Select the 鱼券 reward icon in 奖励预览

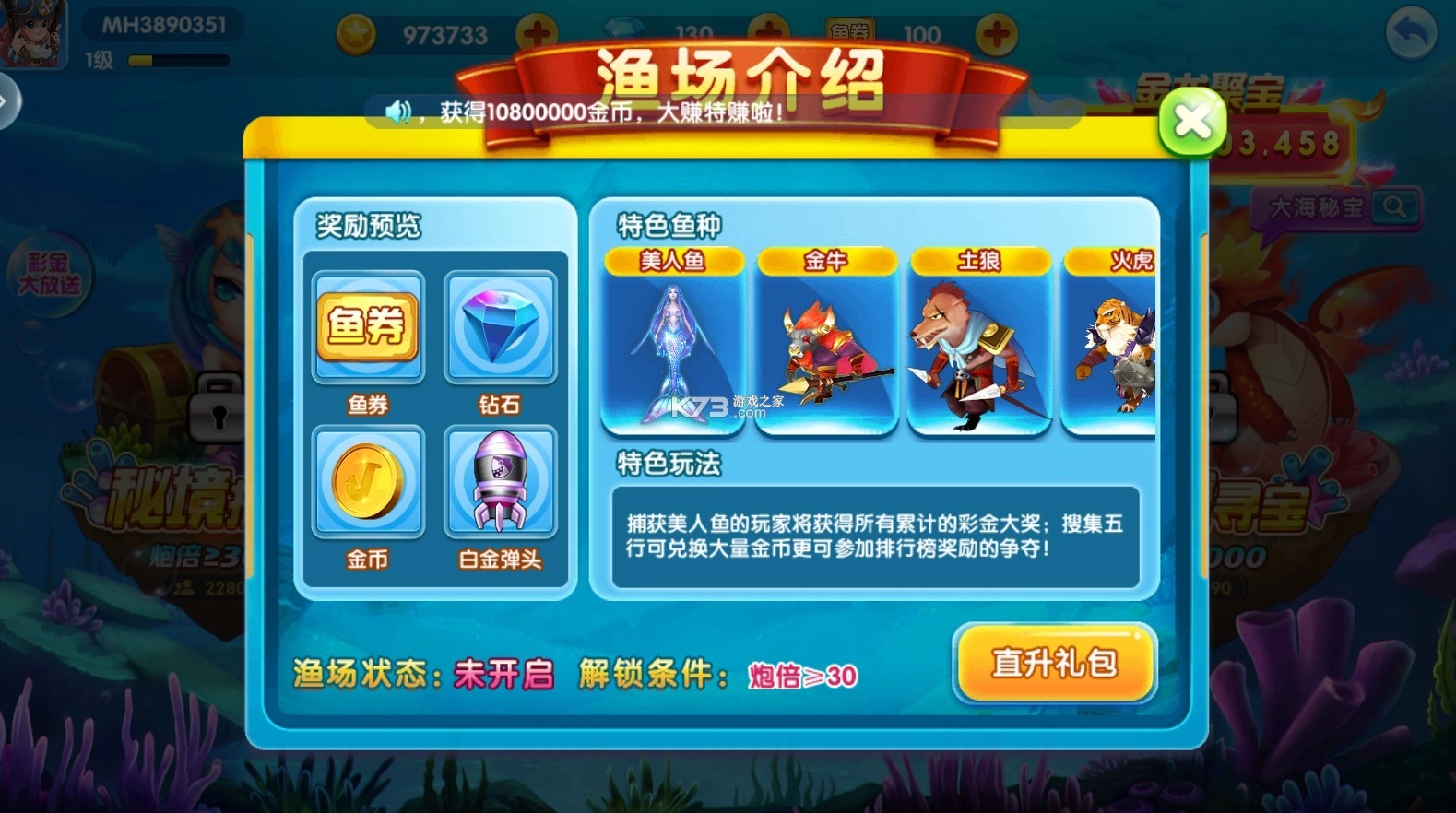coord(368,326)
